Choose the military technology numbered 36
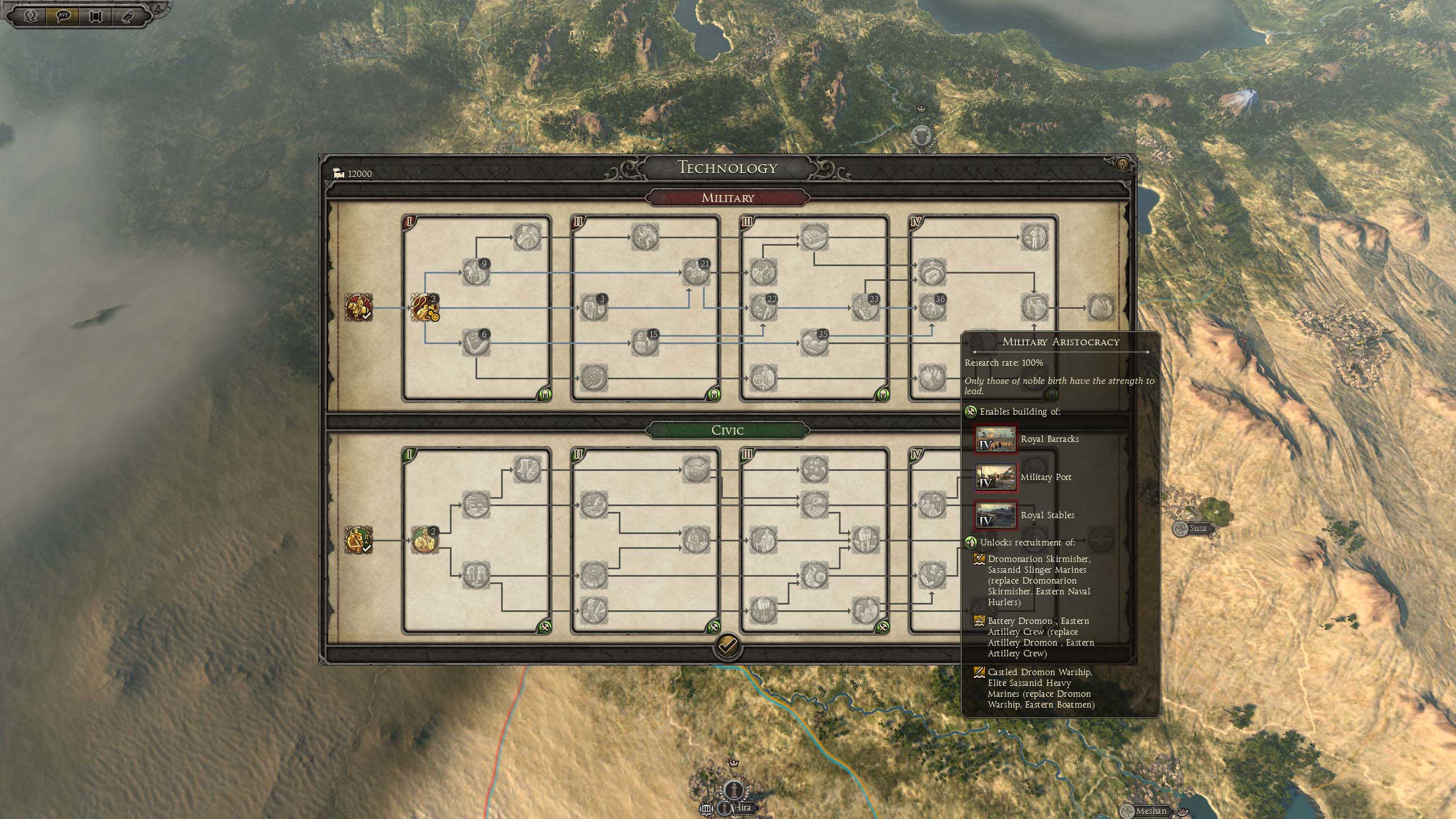Viewport: 1456px width, 819px height. pos(931,308)
